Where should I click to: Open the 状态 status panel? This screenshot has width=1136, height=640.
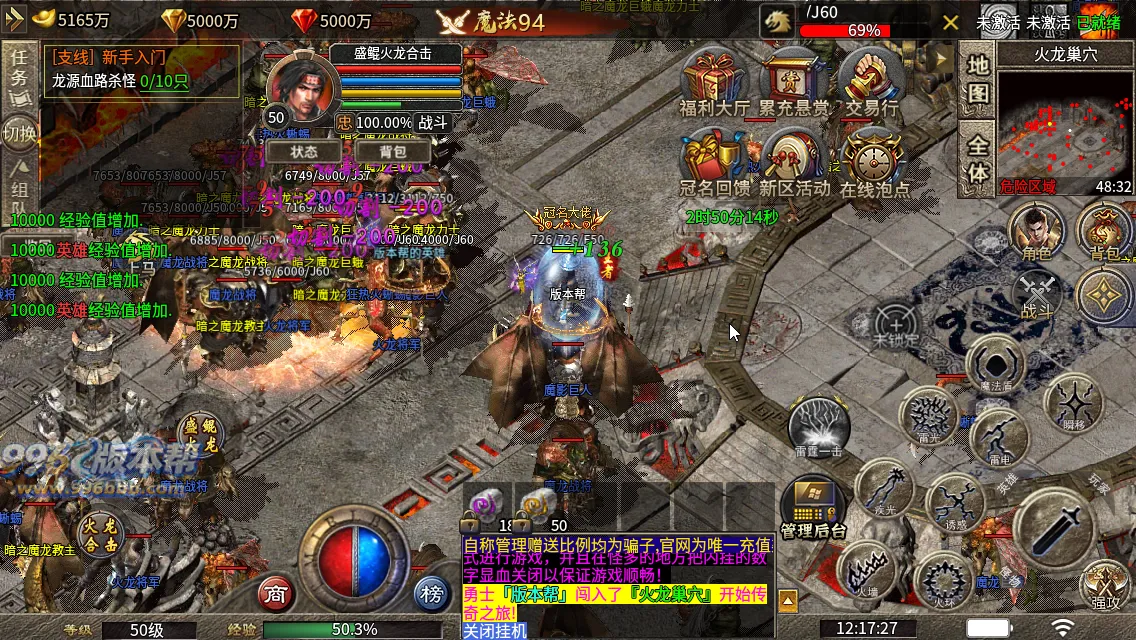[304, 151]
